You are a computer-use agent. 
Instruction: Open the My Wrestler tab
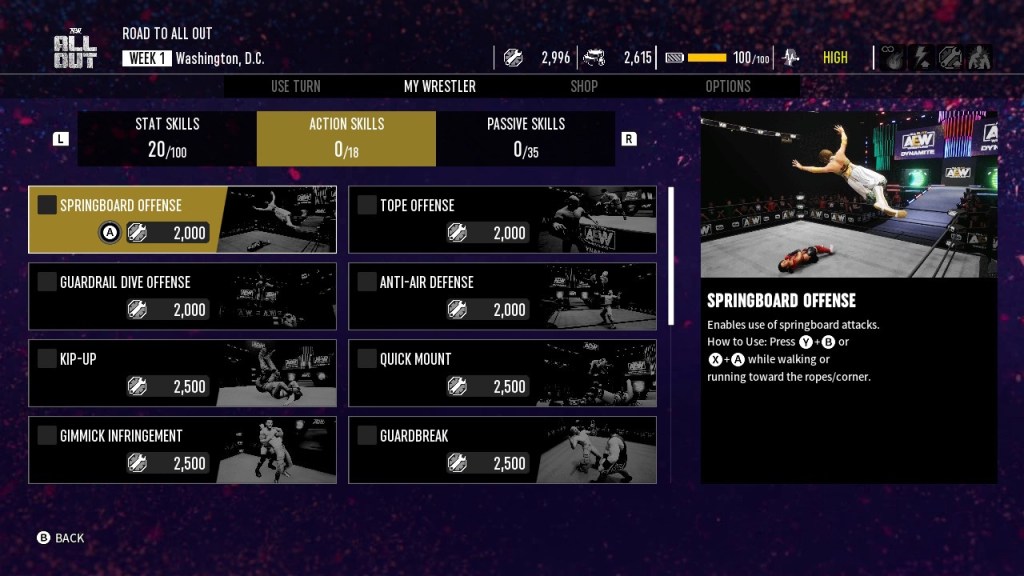coord(439,86)
